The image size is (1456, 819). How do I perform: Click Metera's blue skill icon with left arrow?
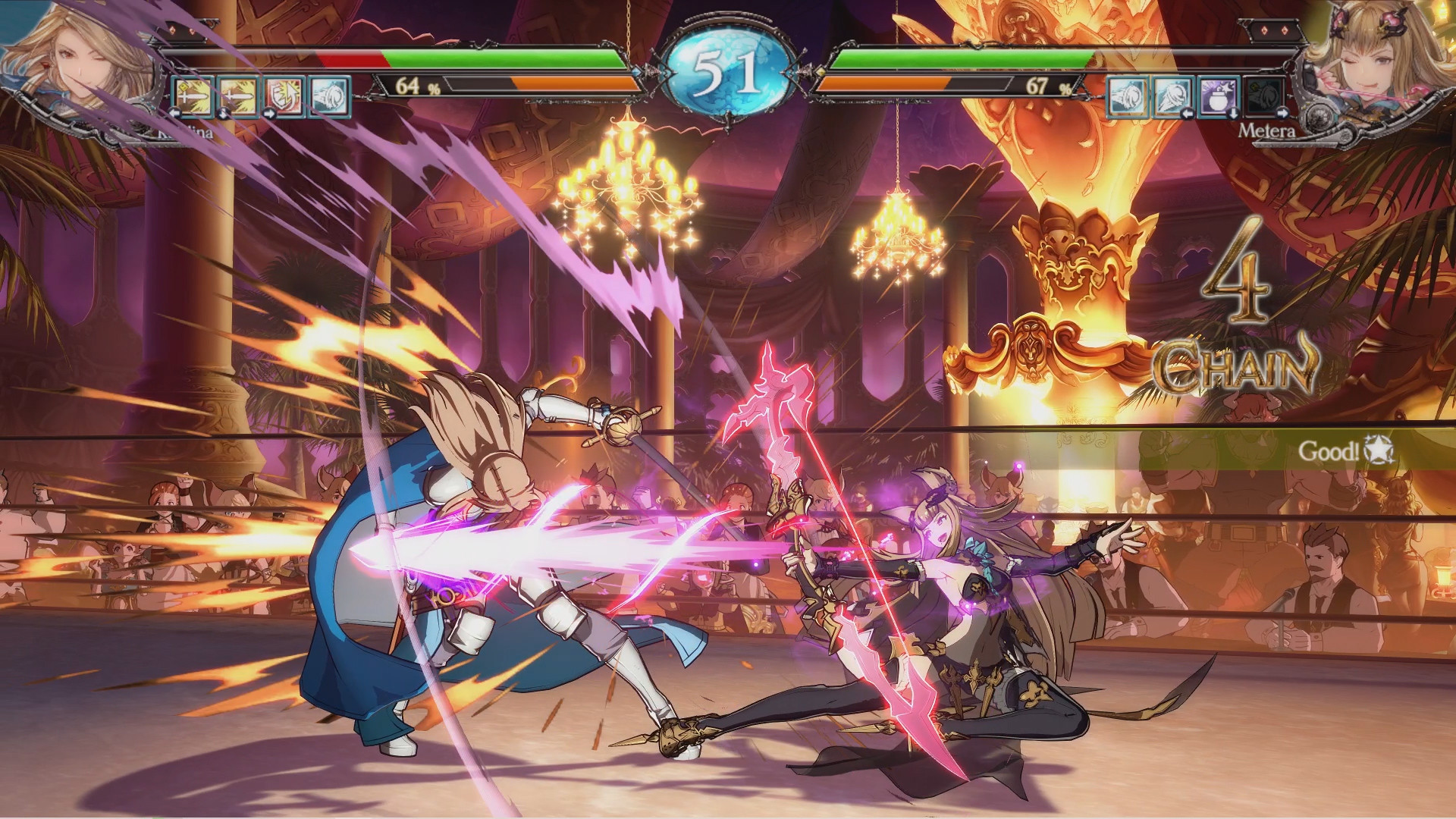click(x=1173, y=96)
